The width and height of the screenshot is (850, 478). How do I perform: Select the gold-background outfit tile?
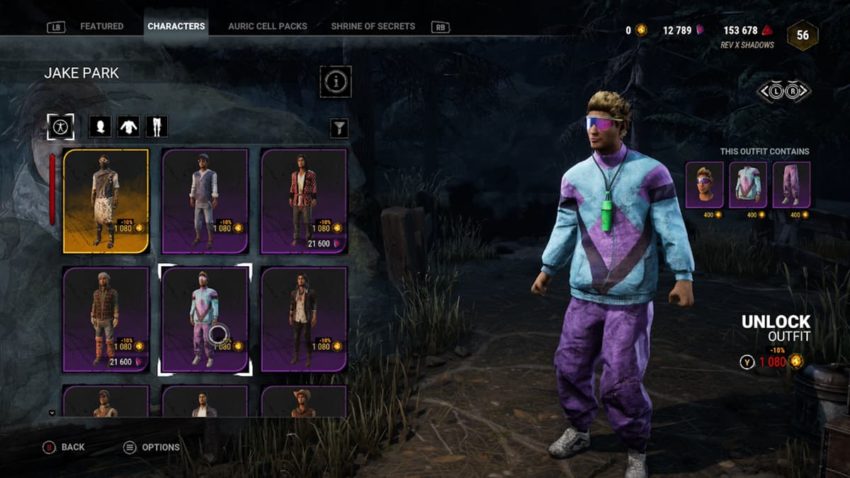(106, 200)
